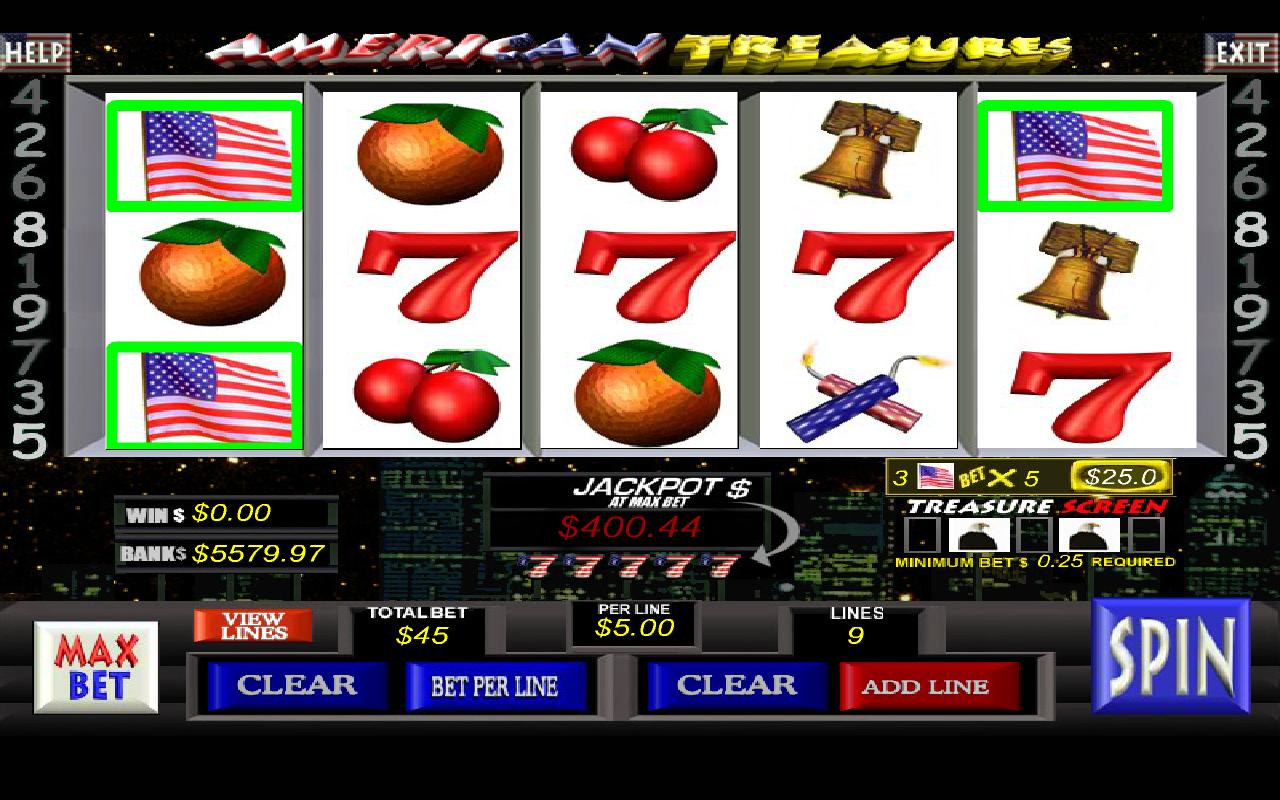The height and width of the screenshot is (800, 1280).
Task: Click EXIT to leave the game
Action: (x=1243, y=52)
